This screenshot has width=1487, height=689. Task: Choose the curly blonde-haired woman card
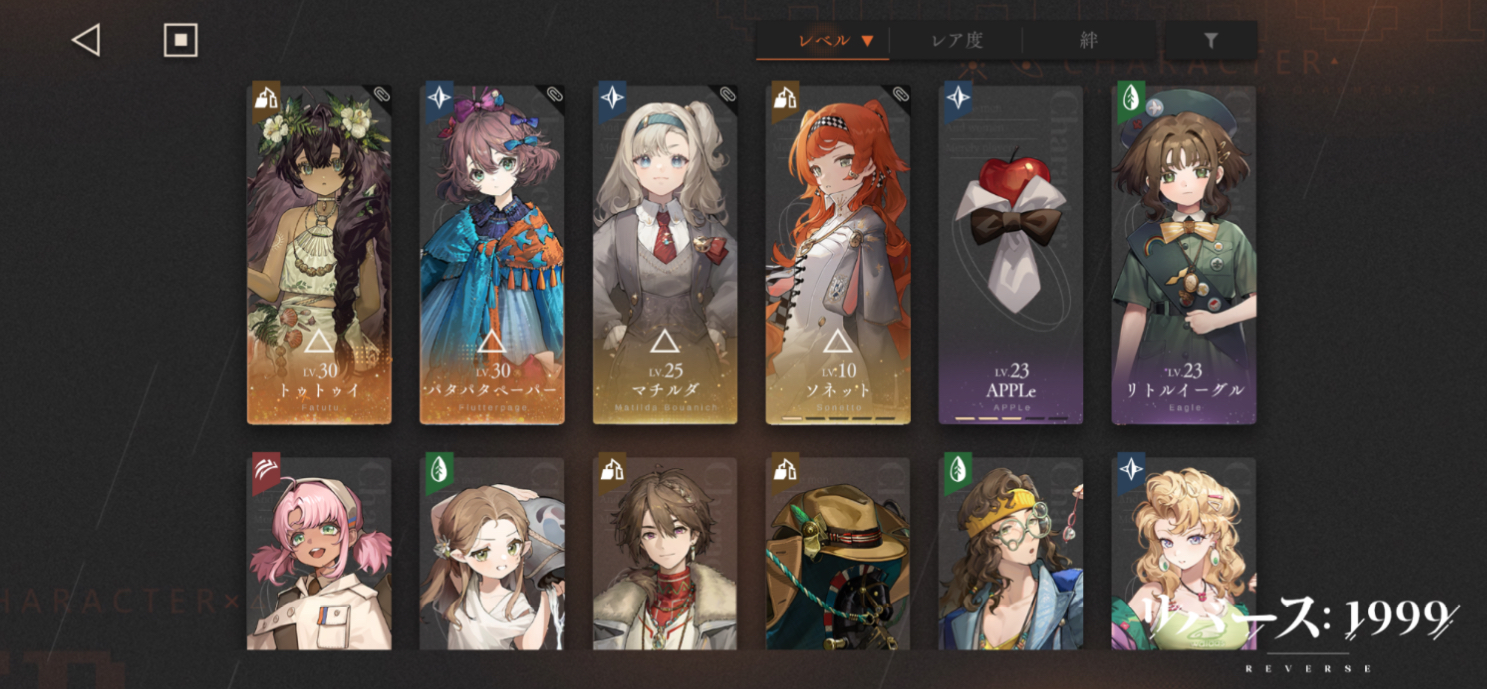pyautogui.click(x=1184, y=540)
